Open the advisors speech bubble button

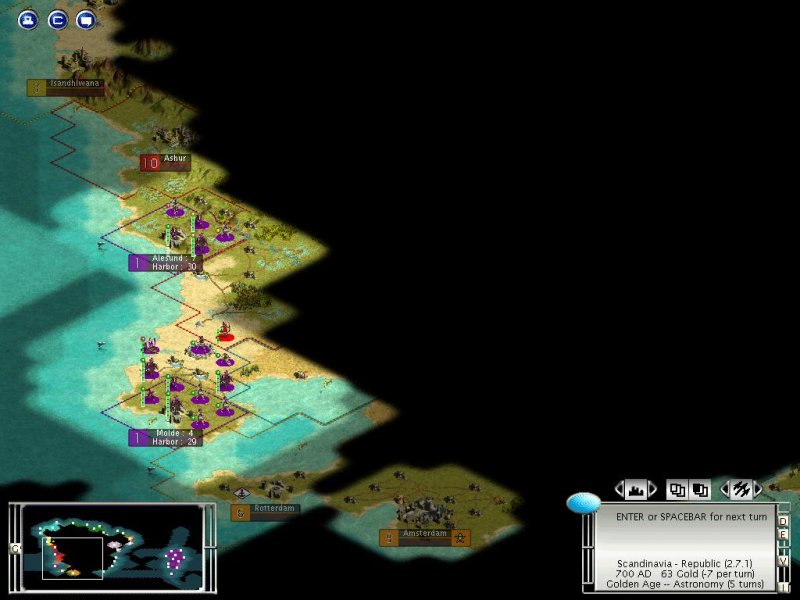tap(86, 19)
